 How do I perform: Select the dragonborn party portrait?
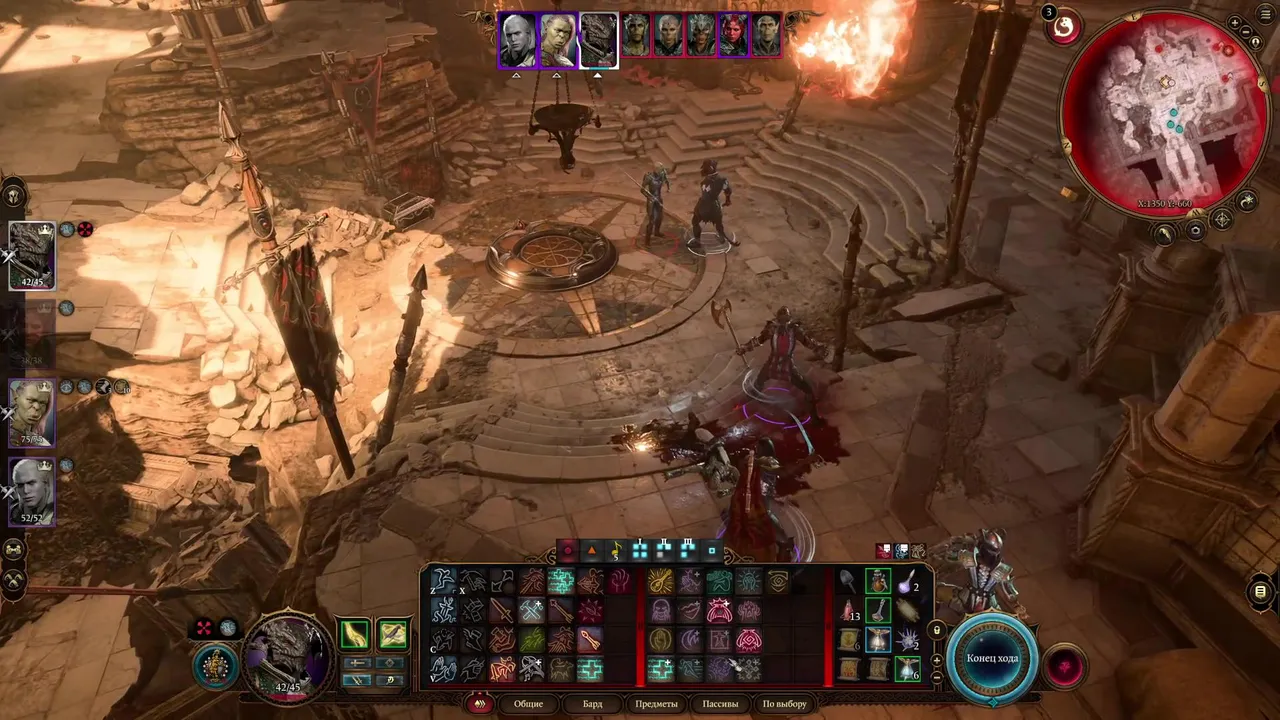point(32,255)
